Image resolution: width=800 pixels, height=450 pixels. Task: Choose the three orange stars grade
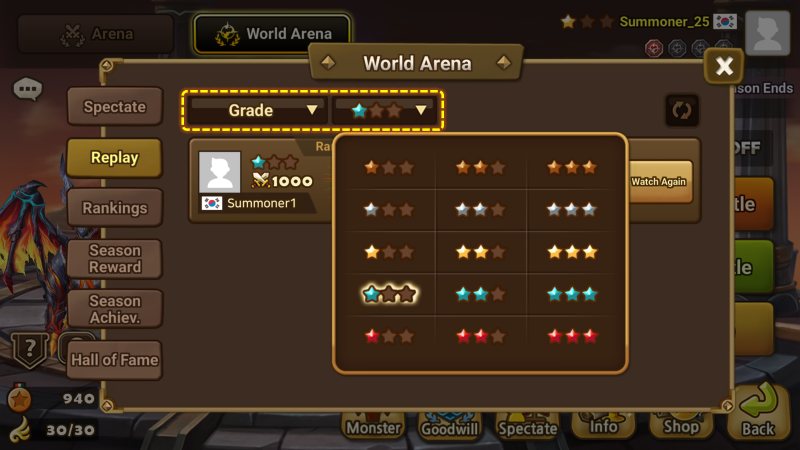click(572, 167)
